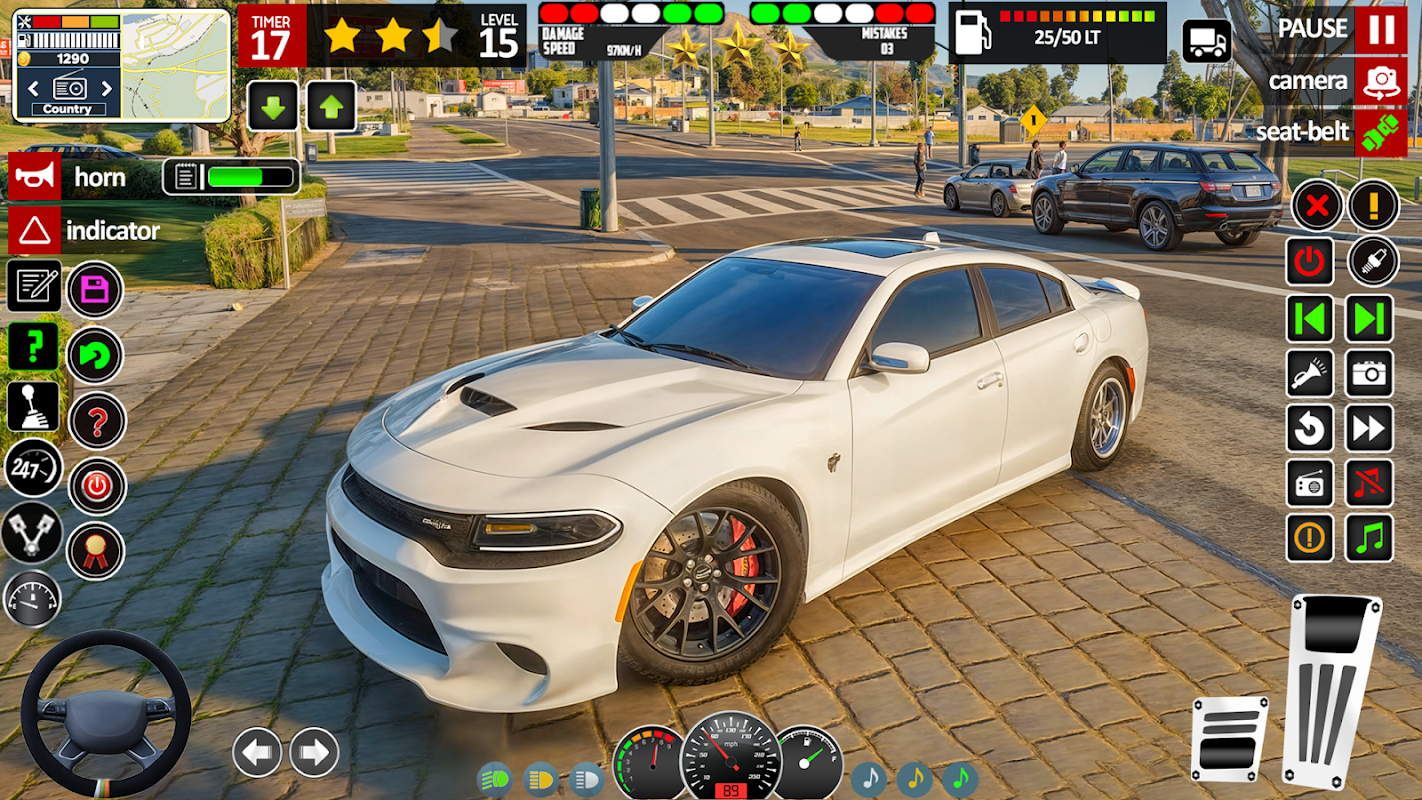Viewport: 1422px width, 800px height.
Task: Take a screenshot with the camera icon
Action: (x=1369, y=374)
